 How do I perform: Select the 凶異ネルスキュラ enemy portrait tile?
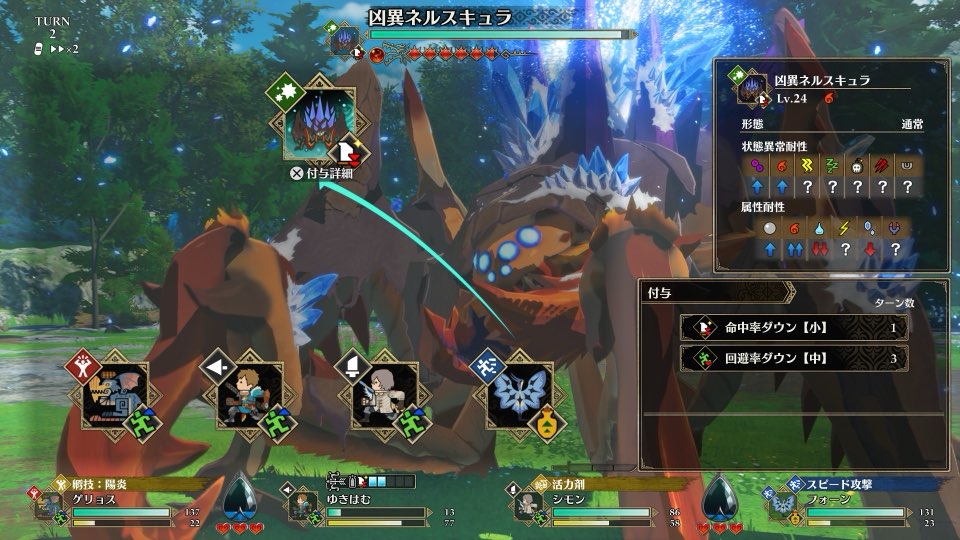320,123
